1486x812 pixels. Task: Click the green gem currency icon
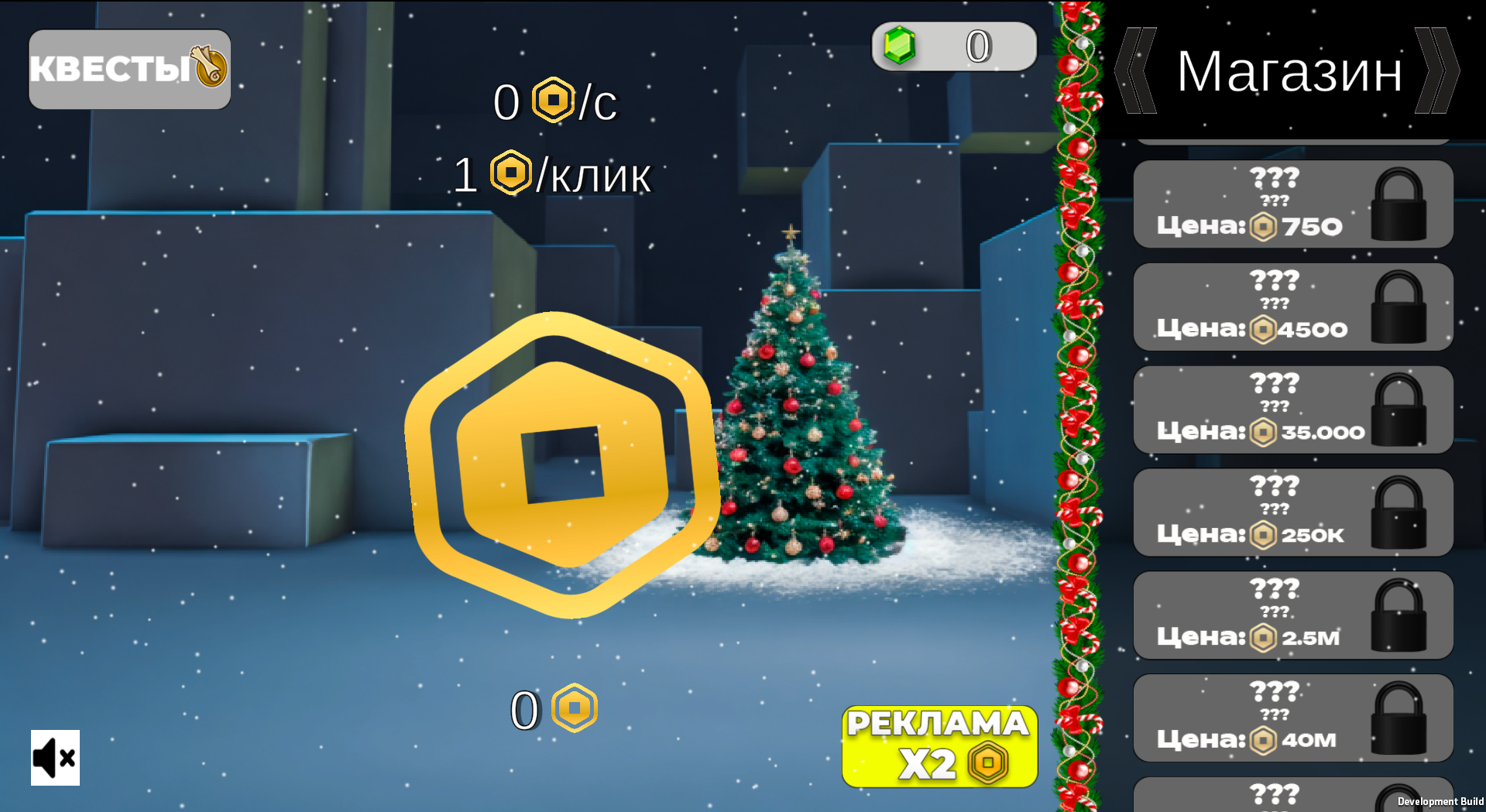click(x=901, y=45)
